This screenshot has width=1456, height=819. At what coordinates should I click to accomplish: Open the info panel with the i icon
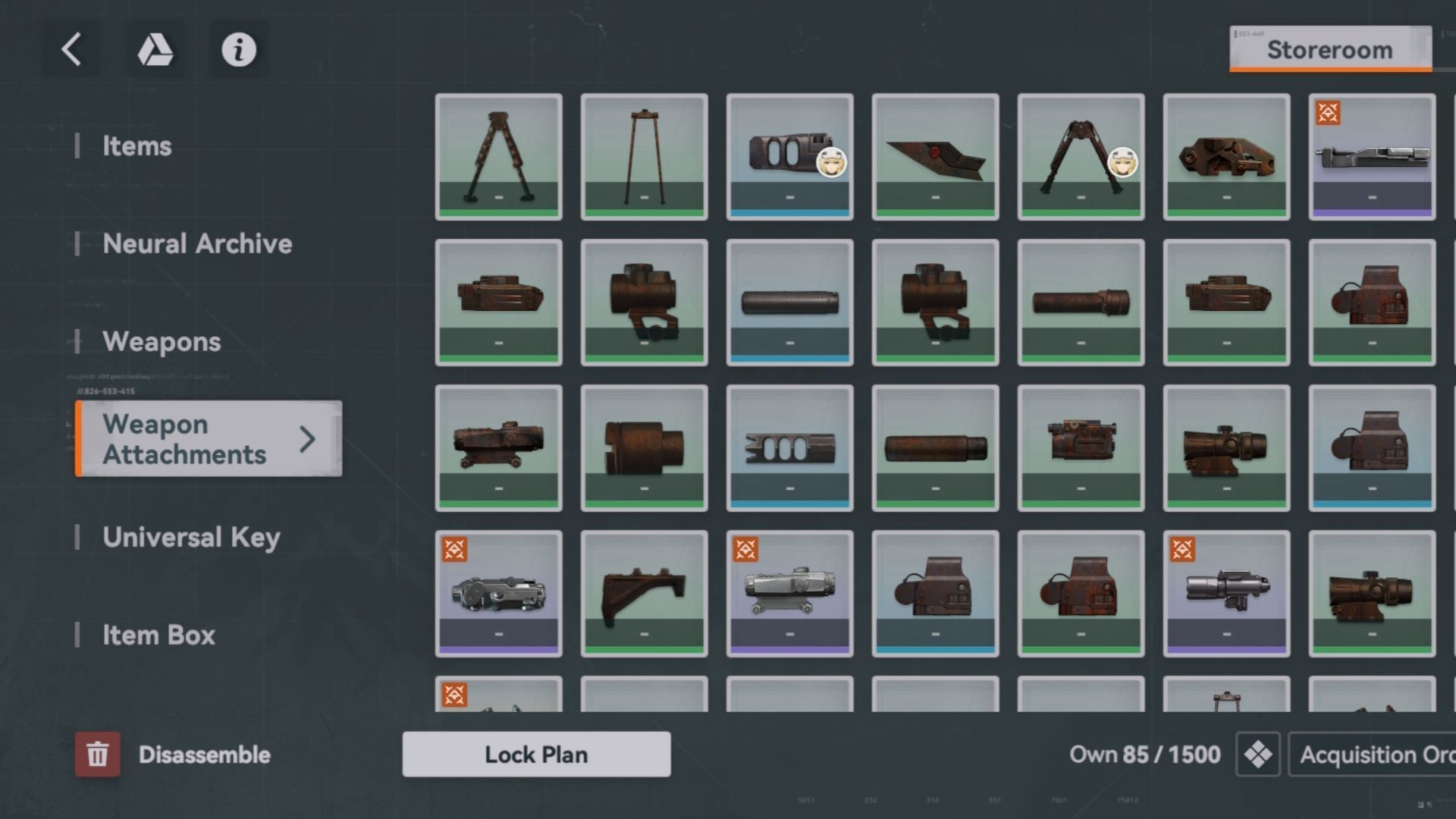point(237,49)
